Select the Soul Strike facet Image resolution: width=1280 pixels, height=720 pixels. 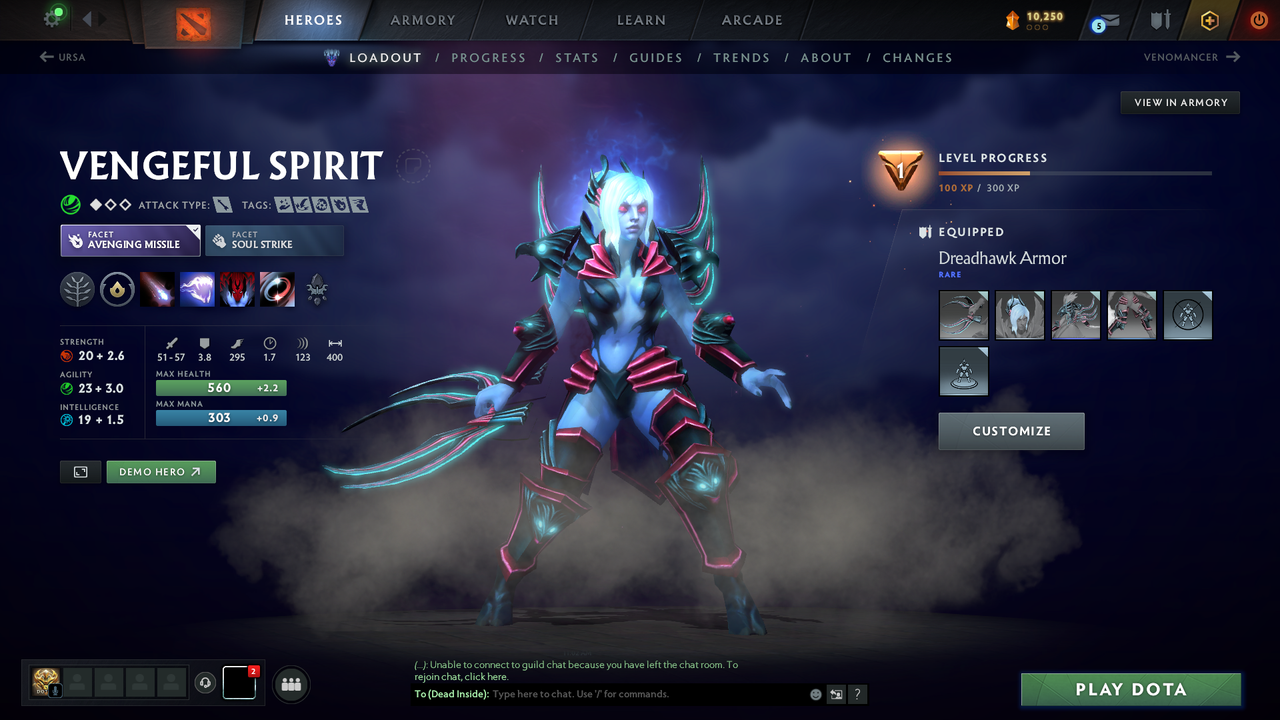pyautogui.click(x=274, y=240)
